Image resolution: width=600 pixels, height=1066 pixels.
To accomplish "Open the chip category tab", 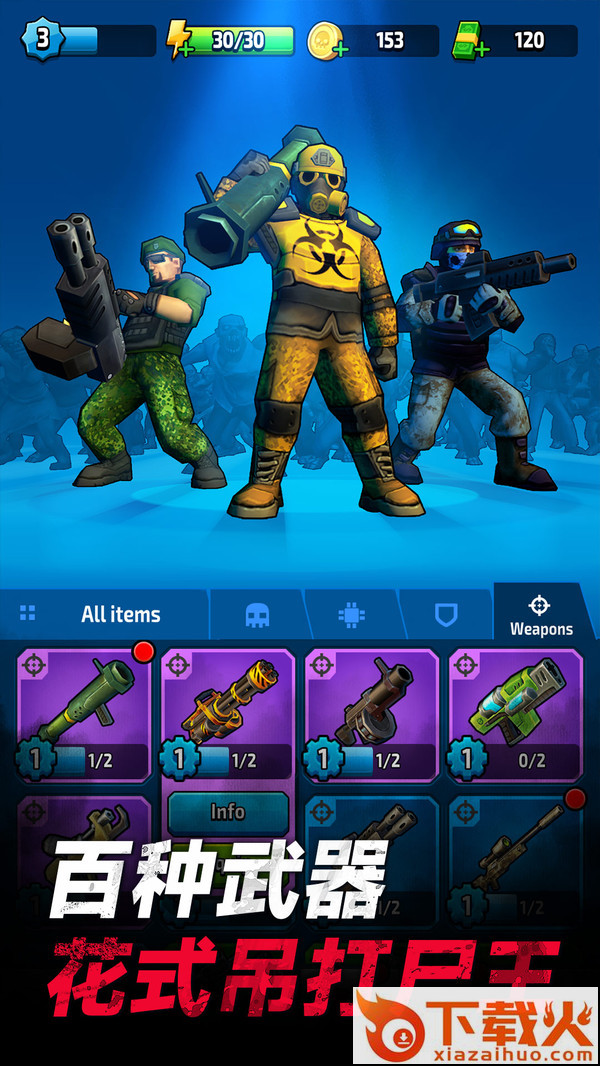I will [351, 615].
